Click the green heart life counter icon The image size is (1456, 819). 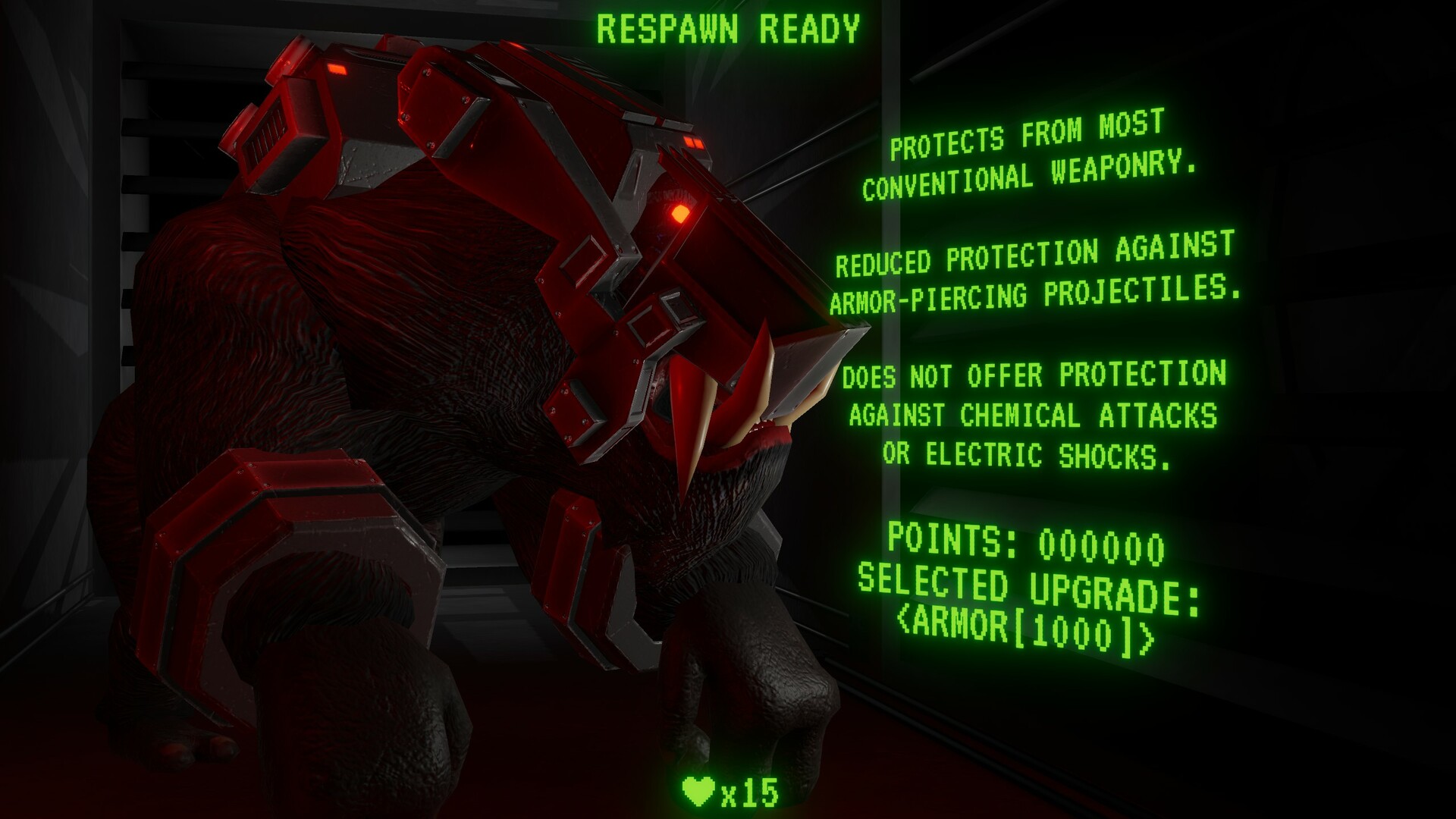click(x=698, y=792)
